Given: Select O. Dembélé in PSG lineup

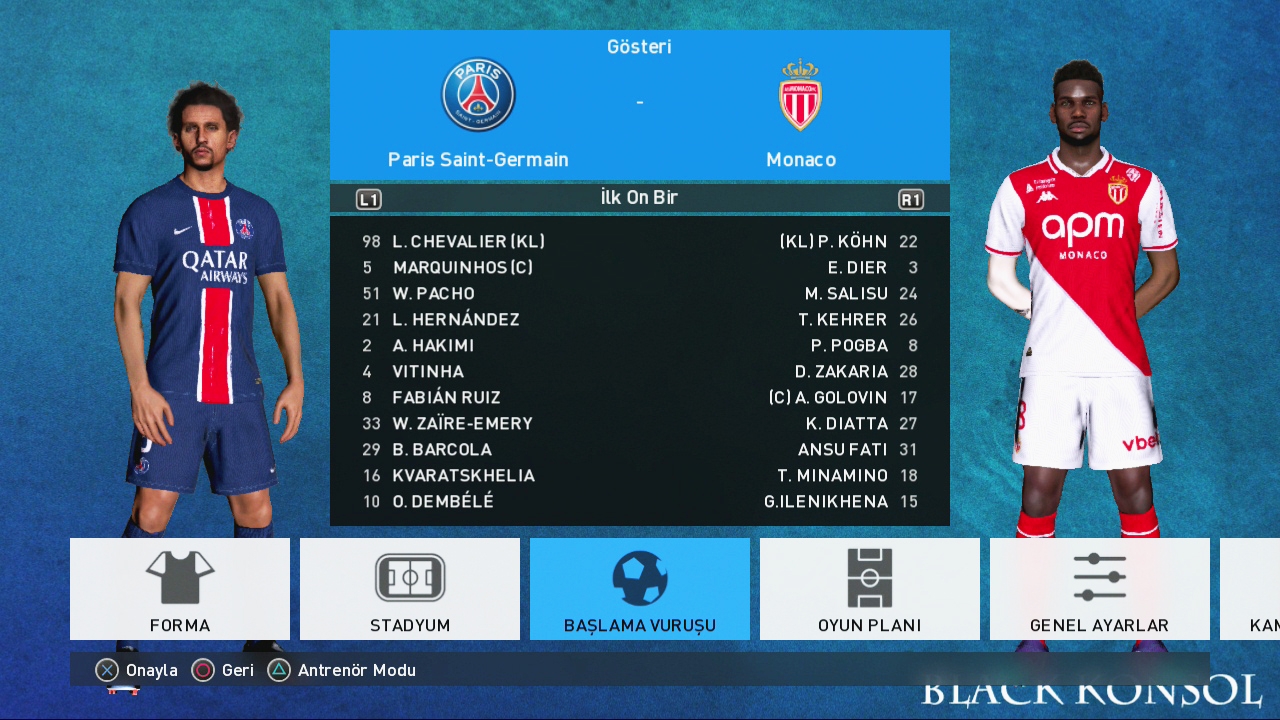Looking at the screenshot, I should [x=443, y=501].
